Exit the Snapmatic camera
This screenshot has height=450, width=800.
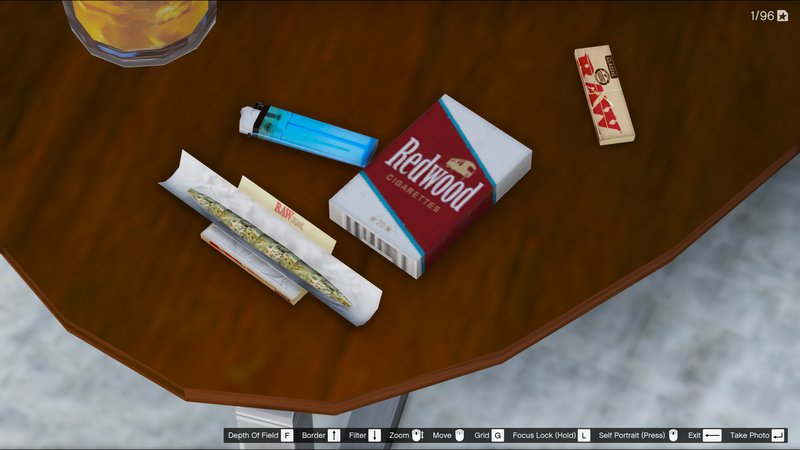coord(704,435)
